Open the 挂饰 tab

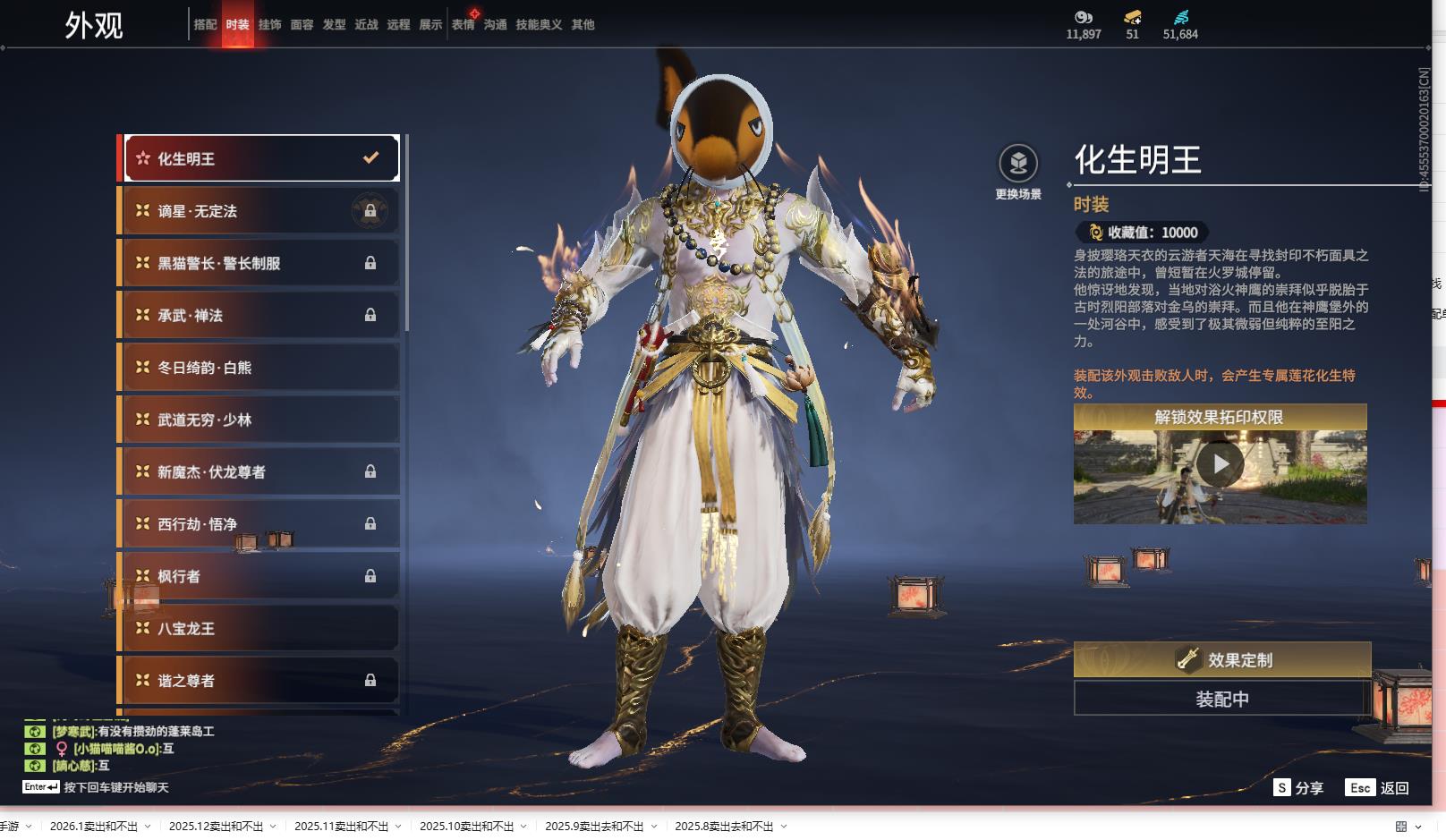pyautogui.click(x=269, y=25)
